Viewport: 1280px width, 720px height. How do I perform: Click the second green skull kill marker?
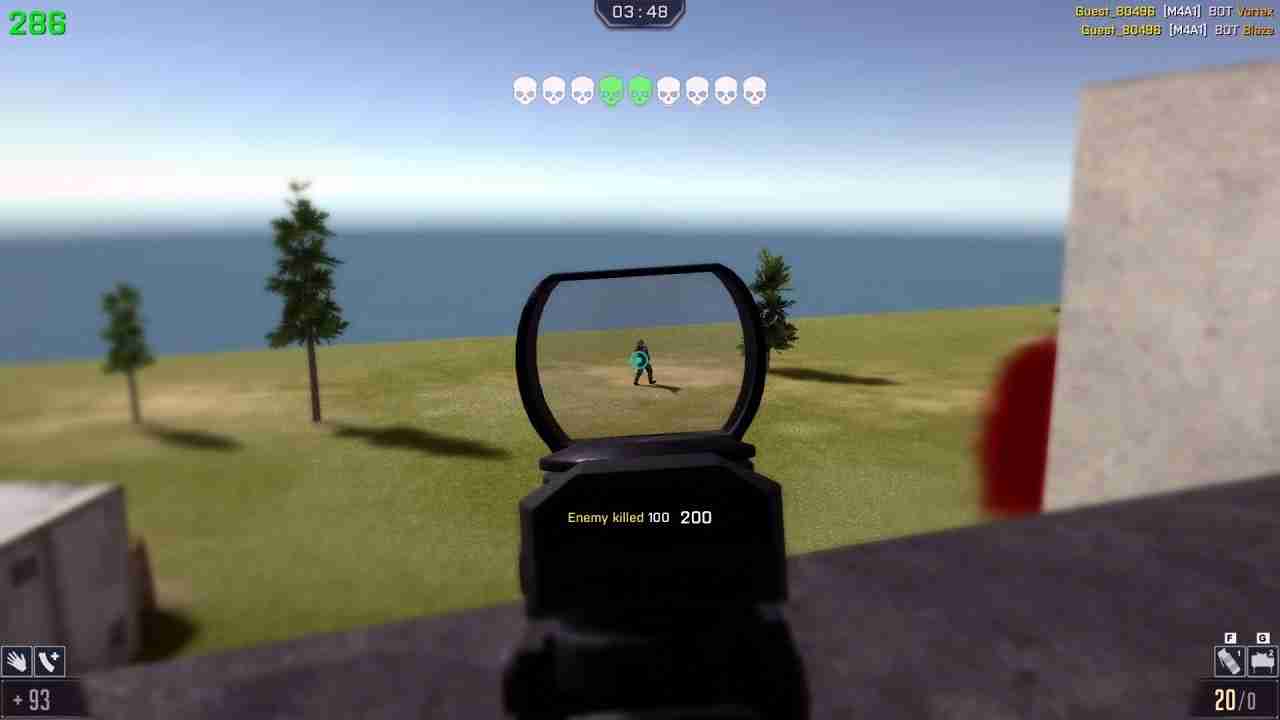pos(639,90)
